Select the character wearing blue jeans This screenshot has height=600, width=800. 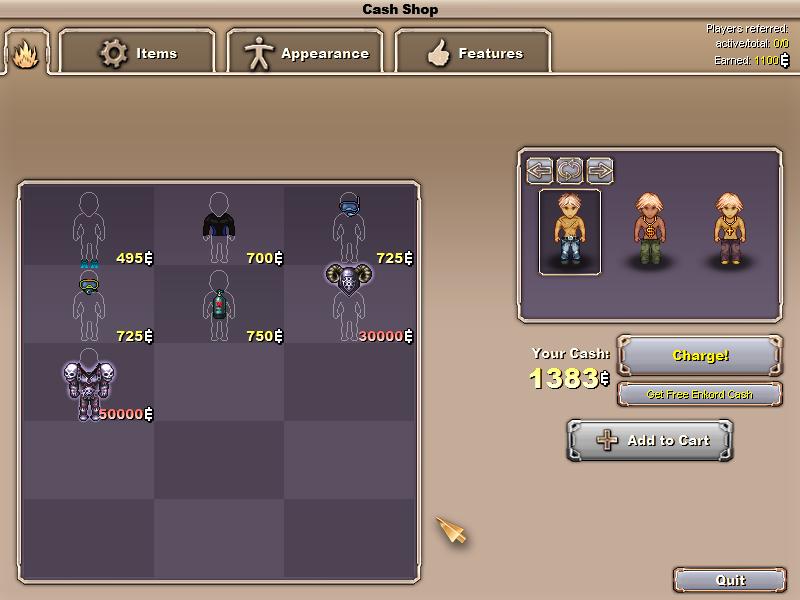(x=570, y=230)
